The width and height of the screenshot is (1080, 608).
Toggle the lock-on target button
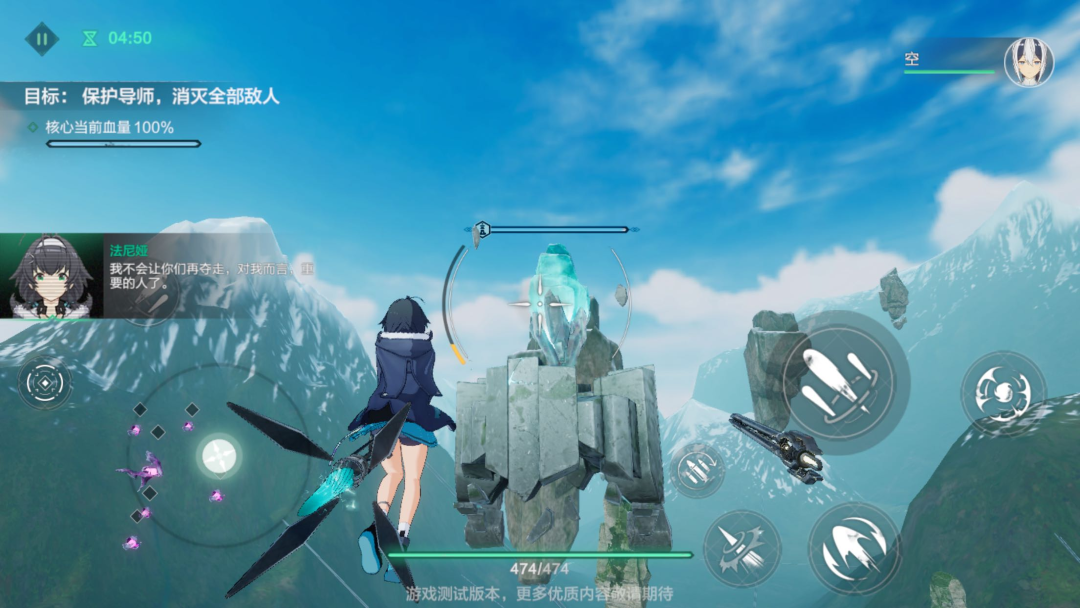(45, 383)
